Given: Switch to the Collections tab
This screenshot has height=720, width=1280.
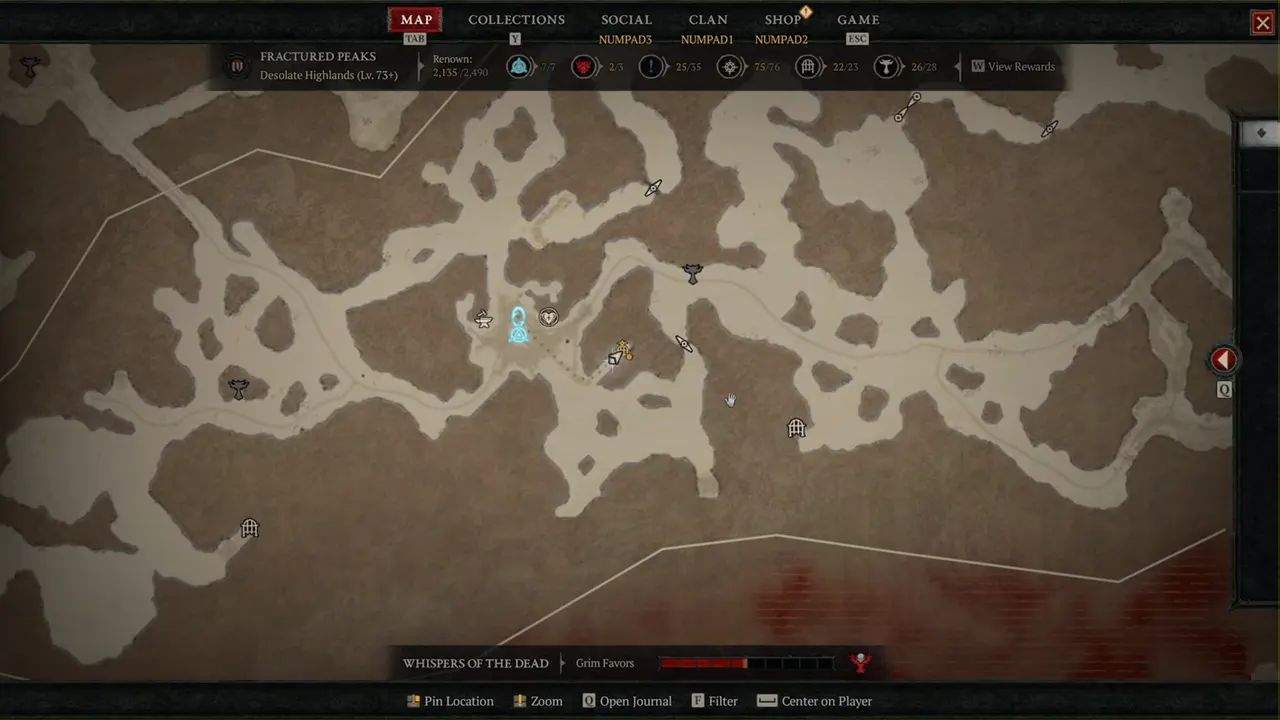Looking at the screenshot, I should pos(516,20).
